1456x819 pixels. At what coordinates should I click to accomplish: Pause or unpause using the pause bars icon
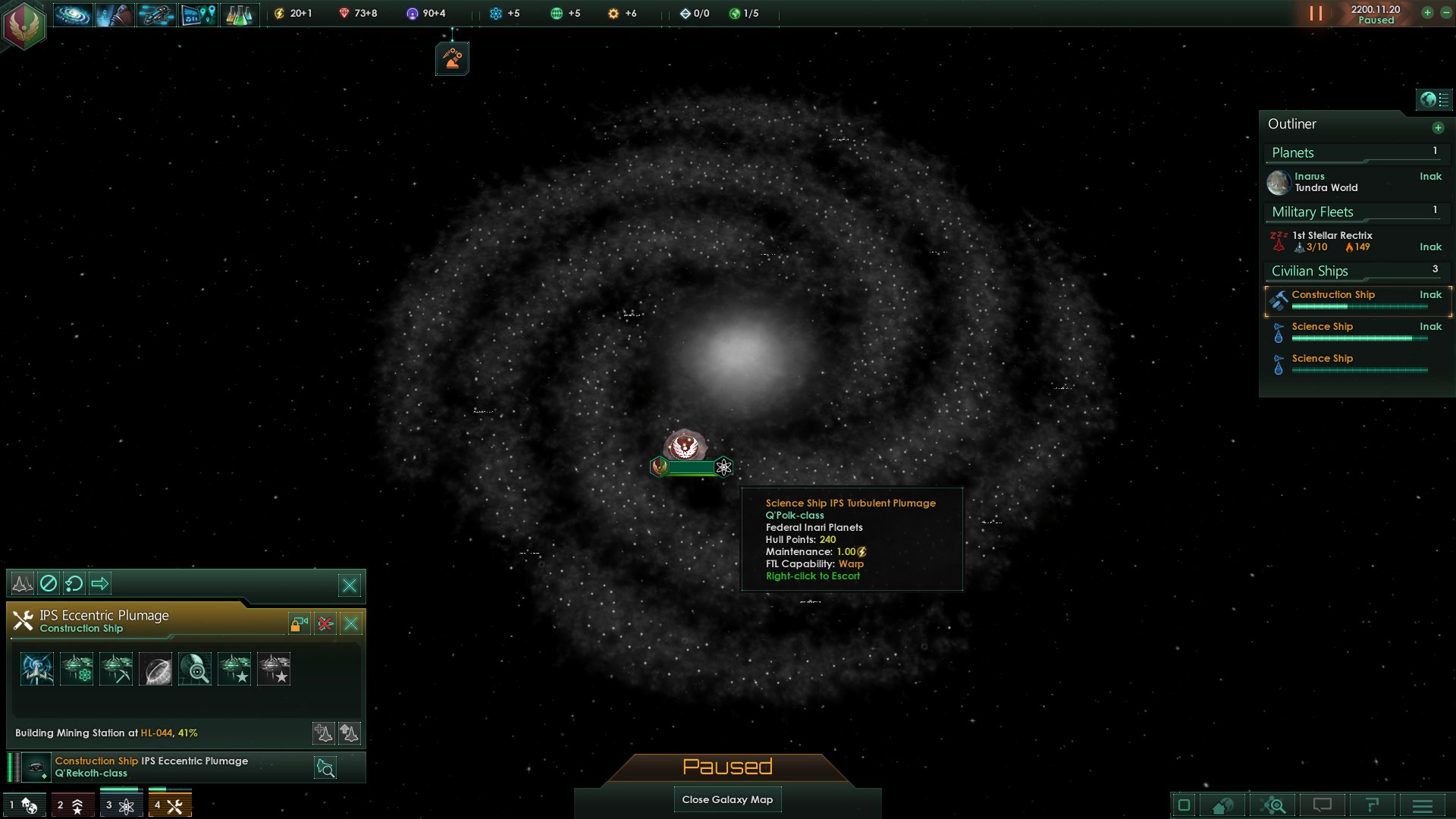point(1317,12)
